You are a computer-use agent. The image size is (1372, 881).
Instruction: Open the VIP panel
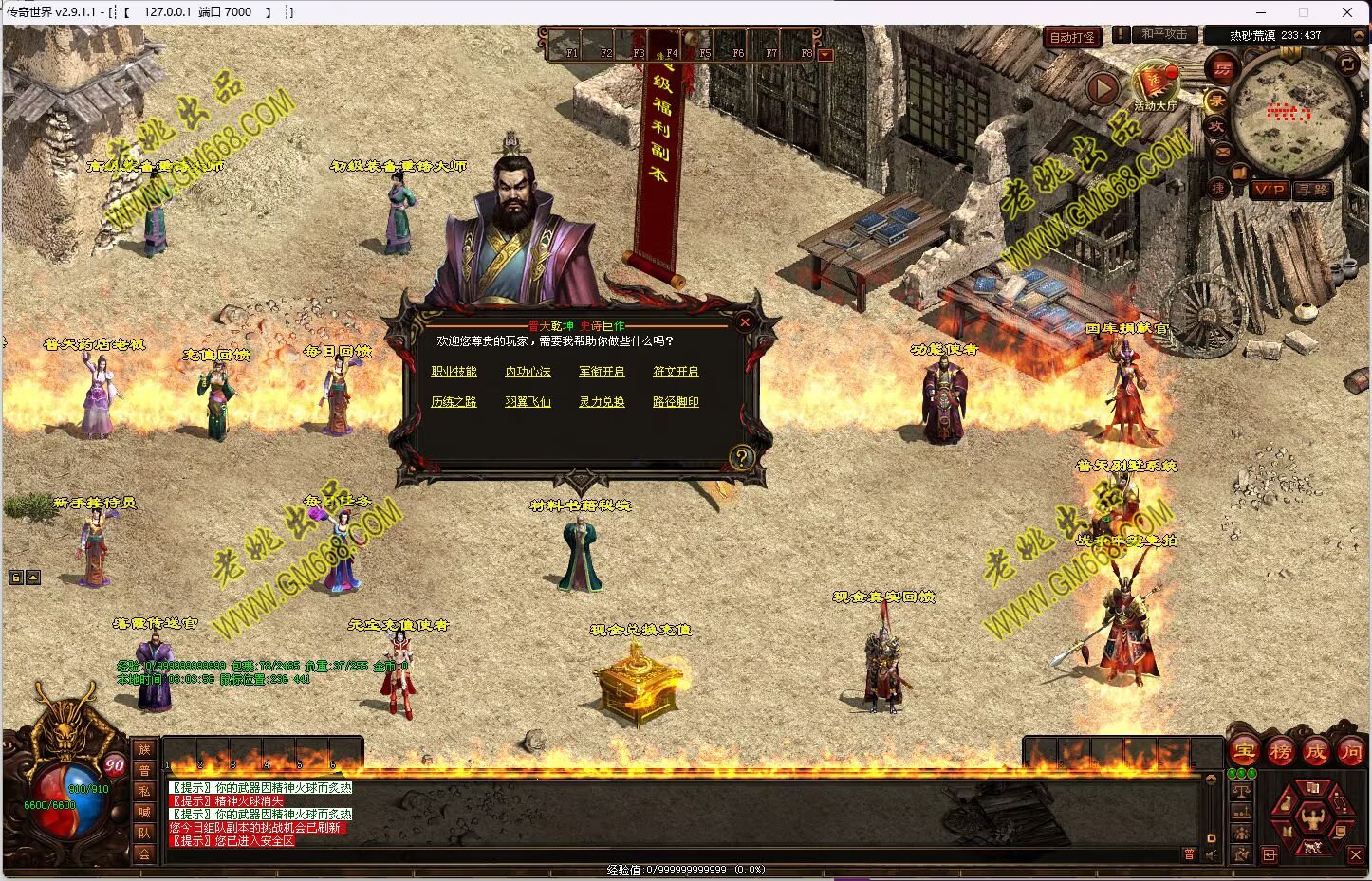1270,190
